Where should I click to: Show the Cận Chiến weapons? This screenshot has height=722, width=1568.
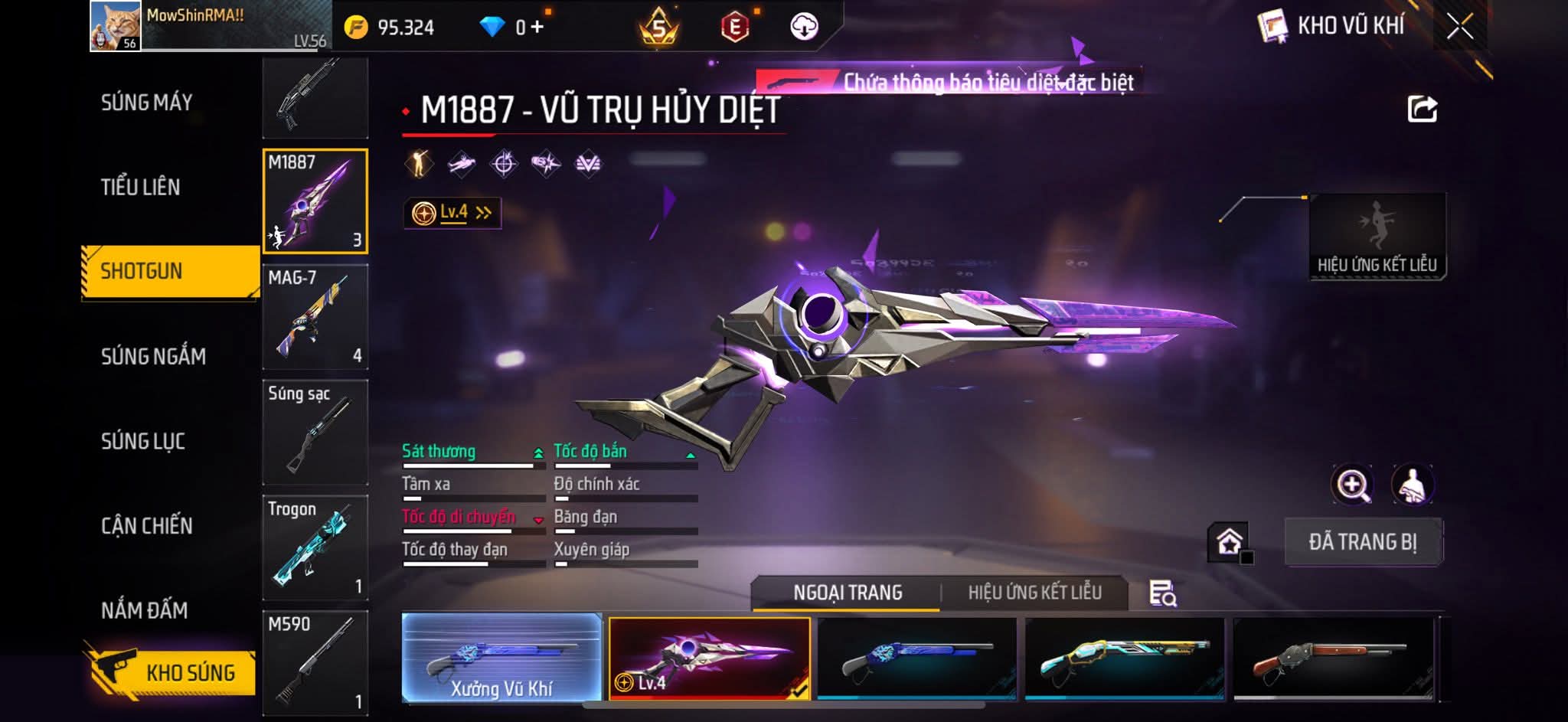[x=147, y=526]
